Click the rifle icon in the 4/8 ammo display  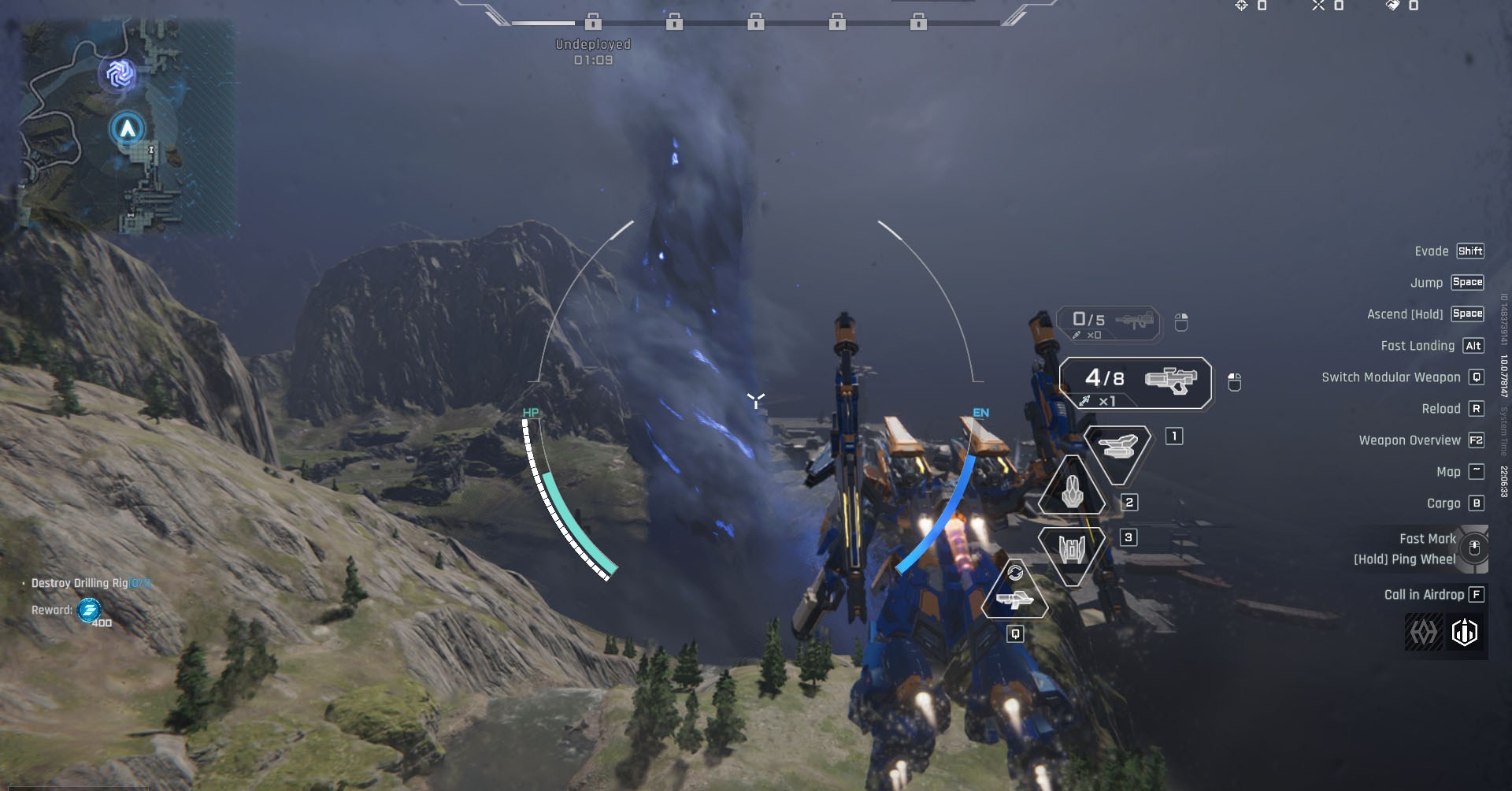click(1173, 380)
